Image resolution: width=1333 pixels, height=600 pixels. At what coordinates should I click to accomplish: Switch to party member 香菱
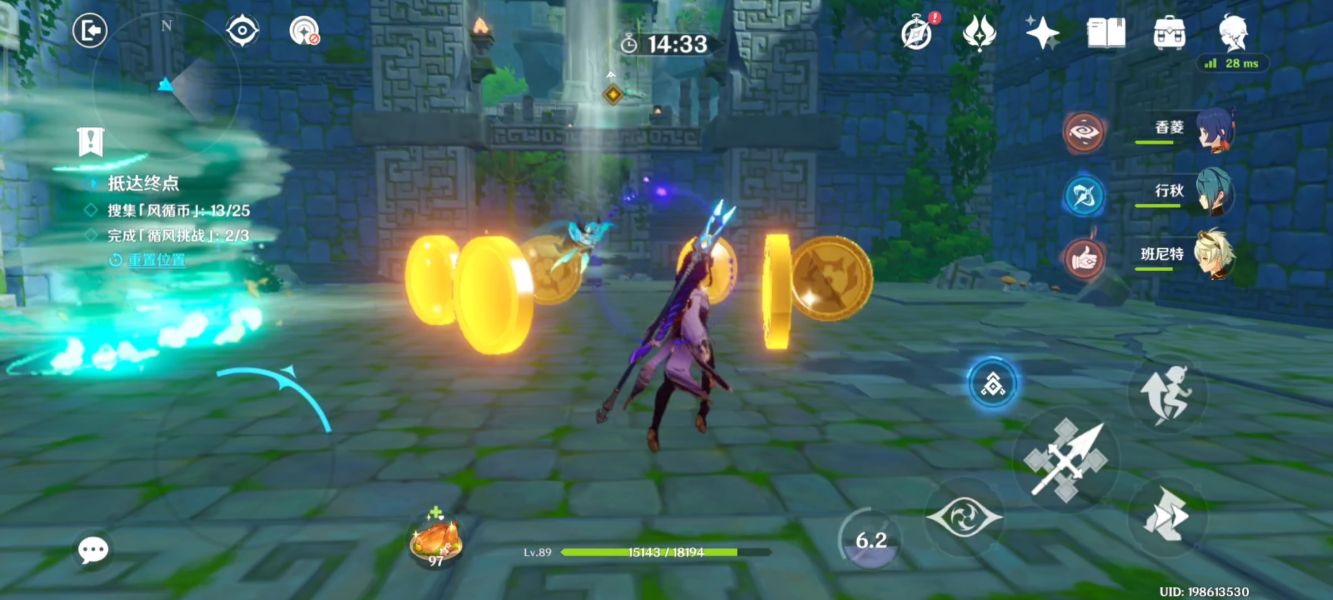tap(1214, 131)
